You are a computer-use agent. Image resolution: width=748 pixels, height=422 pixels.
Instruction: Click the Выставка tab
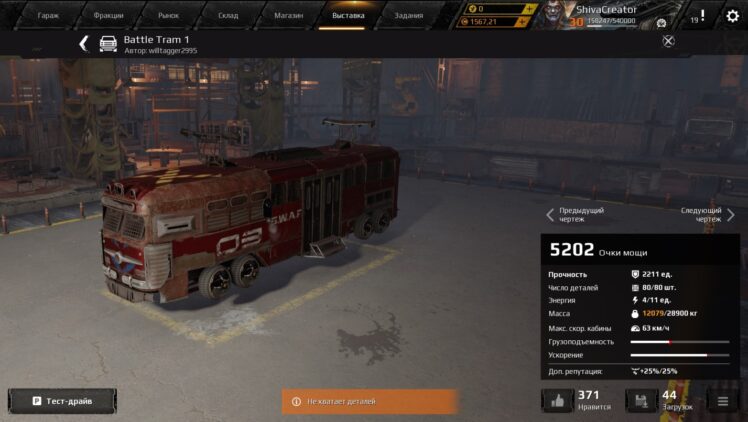[x=348, y=16]
